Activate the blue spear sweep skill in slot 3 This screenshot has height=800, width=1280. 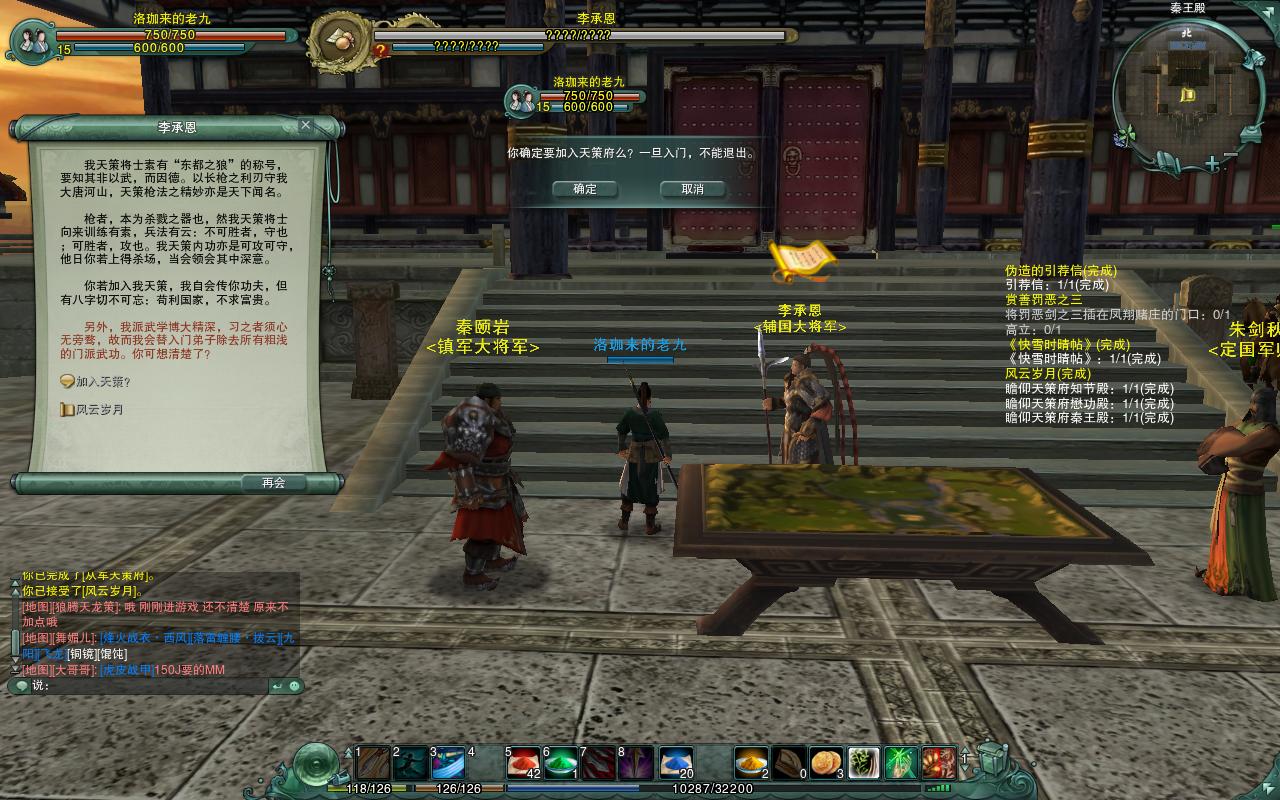pos(447,763)
